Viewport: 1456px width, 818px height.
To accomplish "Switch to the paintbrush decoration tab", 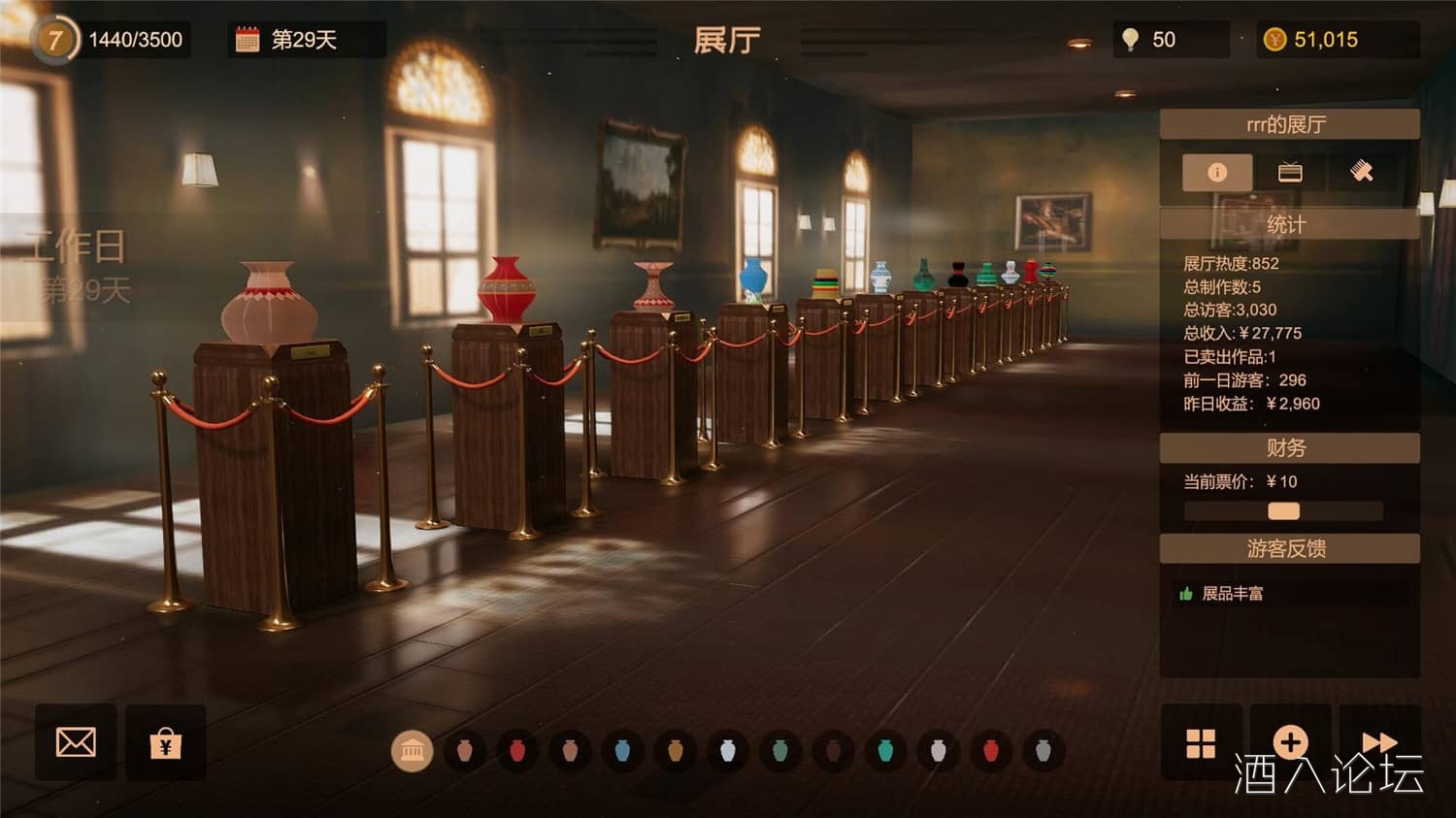I will pos(1362,173).
